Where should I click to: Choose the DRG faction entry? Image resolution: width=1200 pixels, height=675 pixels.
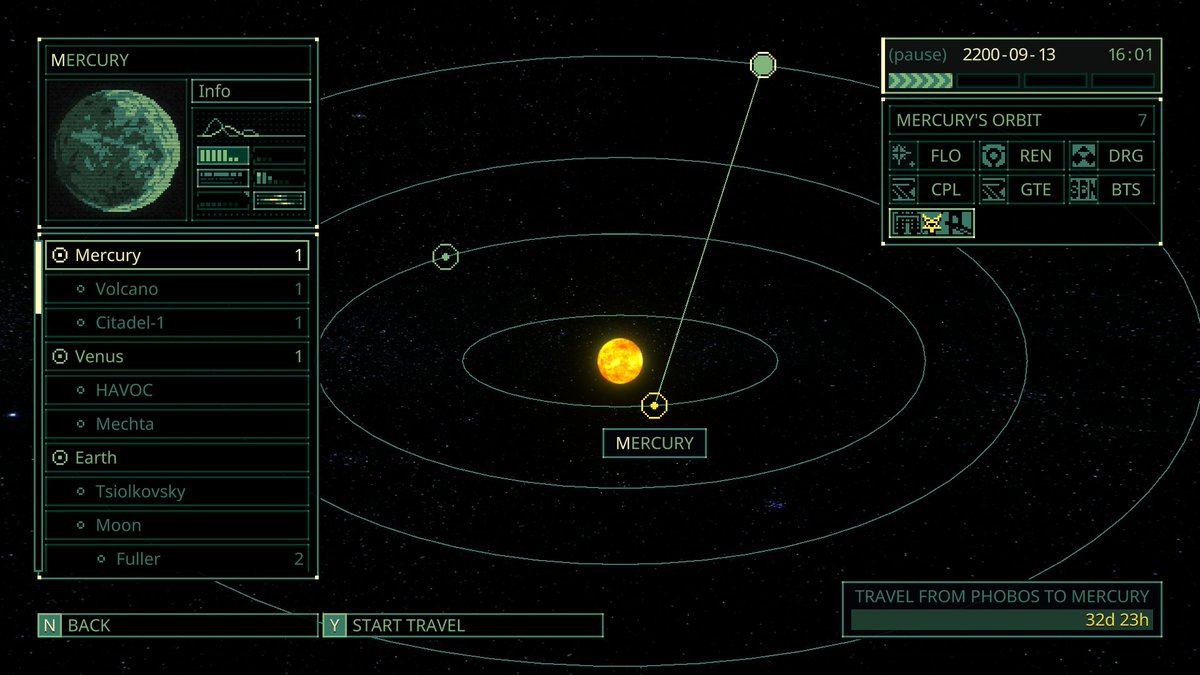(x=1111, y=156)
